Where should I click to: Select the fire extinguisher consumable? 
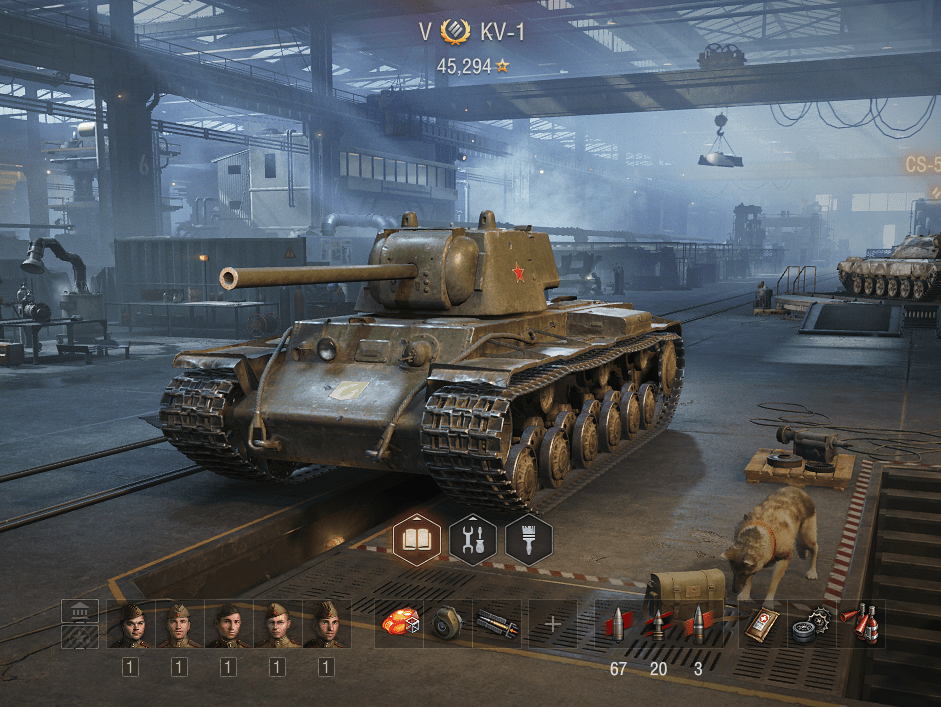pos(859,624)
